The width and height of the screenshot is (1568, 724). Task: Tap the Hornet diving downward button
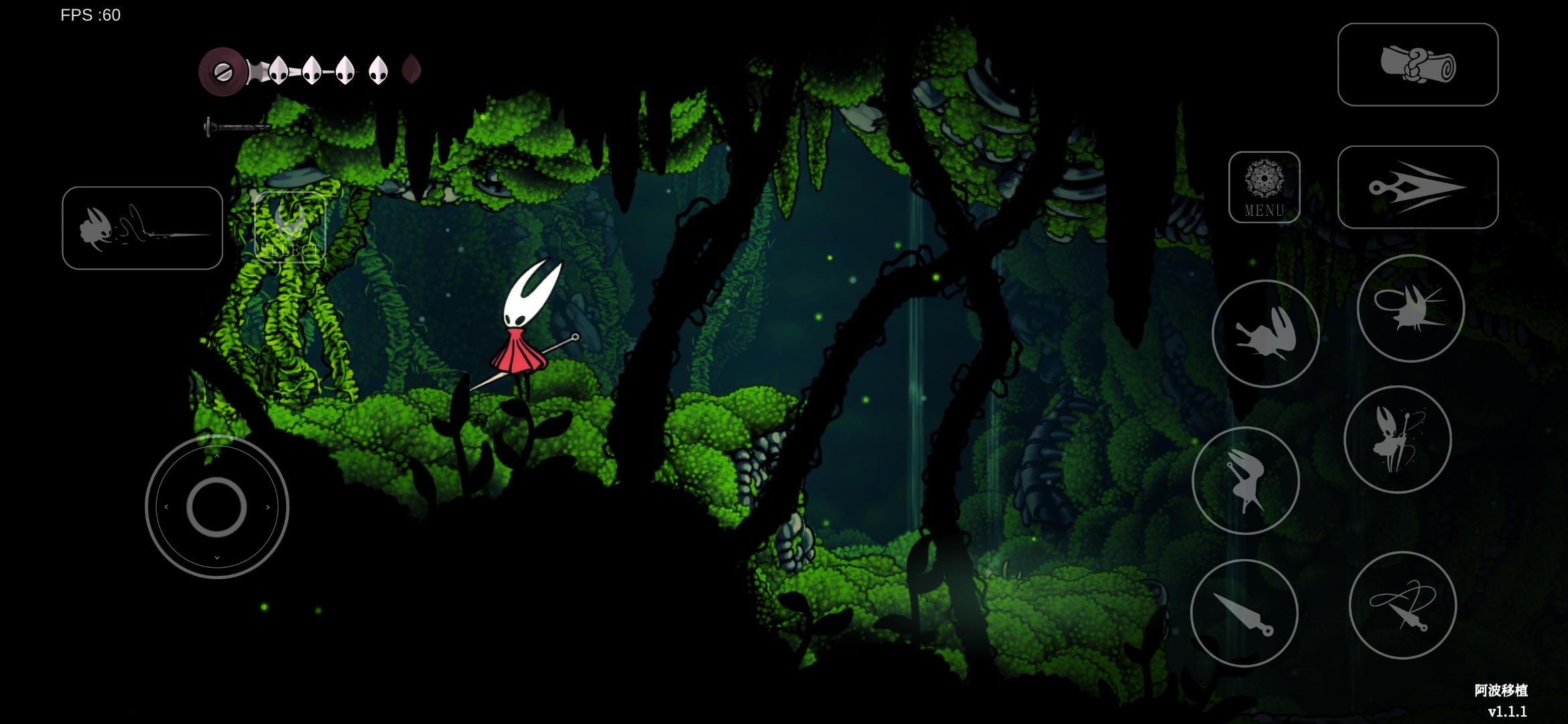tap(1245, 481)
